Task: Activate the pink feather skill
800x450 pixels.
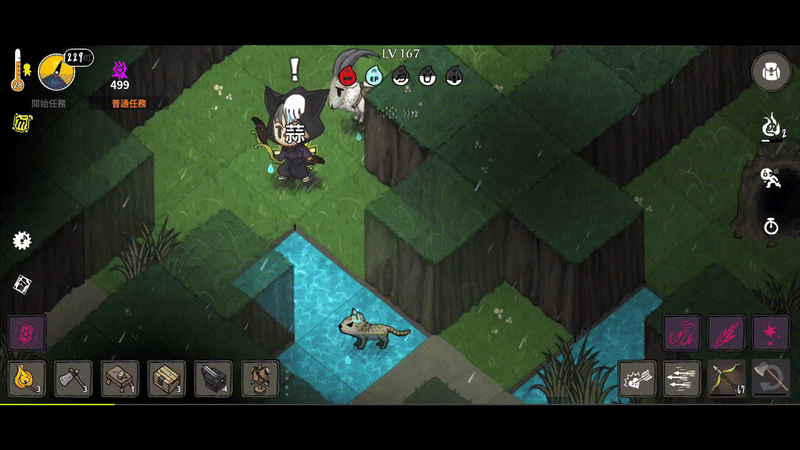Action: pyautogui.click(x=727, y=332)
